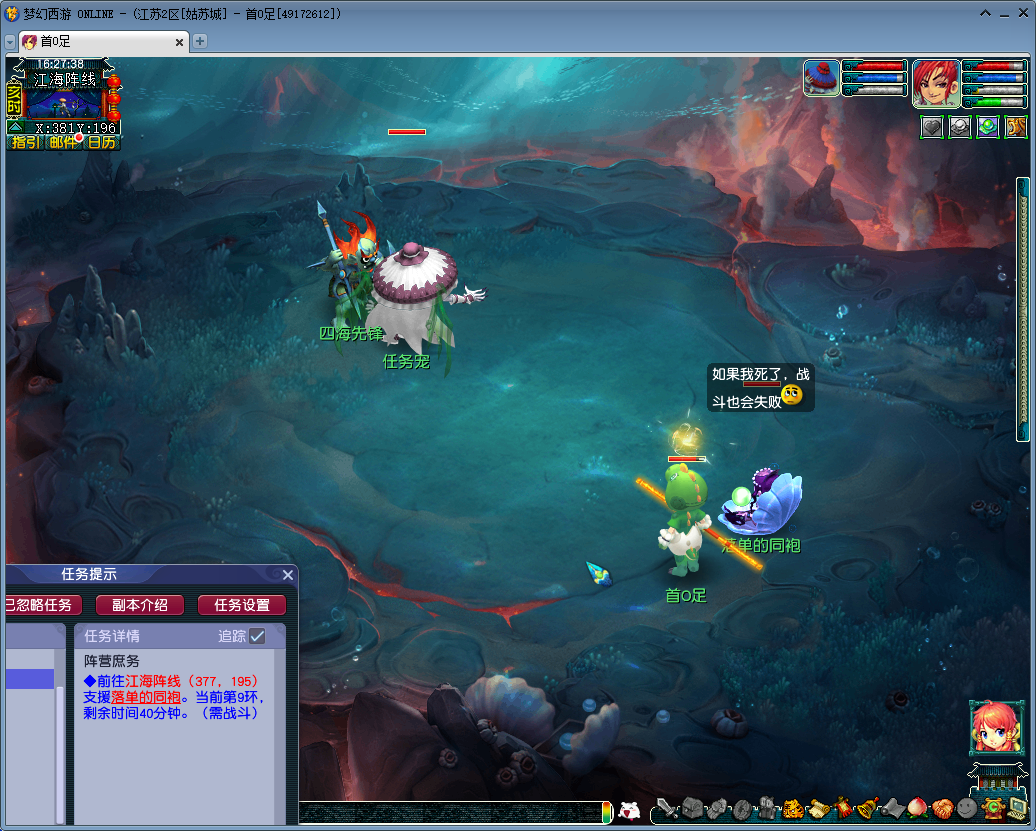The height and width of the screenshot is (831, 1036).
Task: Open the 任务设置 quest settings
Action: (x=242, y=605)
